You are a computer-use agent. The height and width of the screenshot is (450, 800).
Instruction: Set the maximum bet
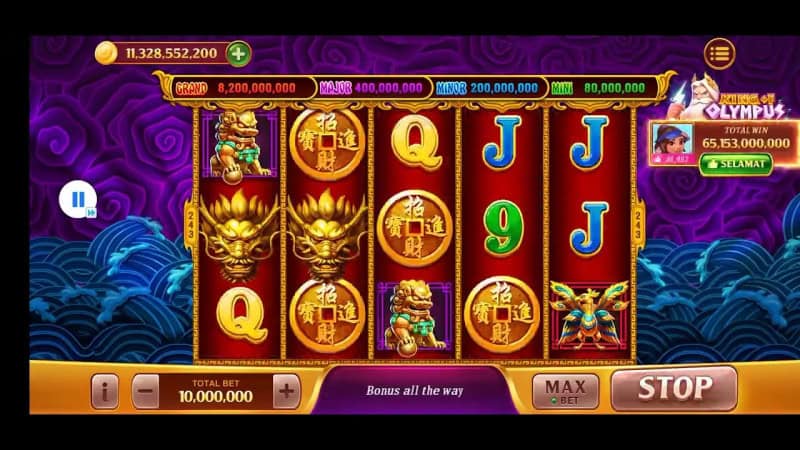pos(564,389)
